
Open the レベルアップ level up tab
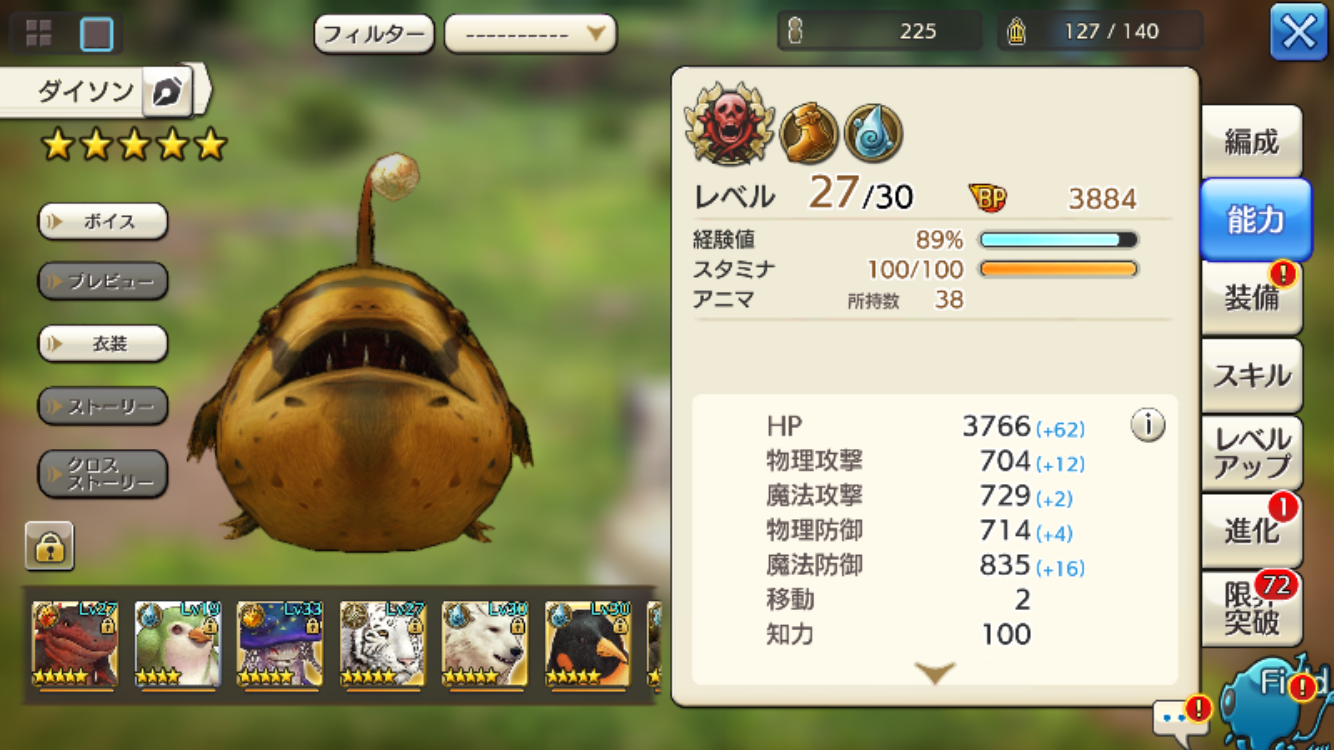click(x=1251, y=452)
